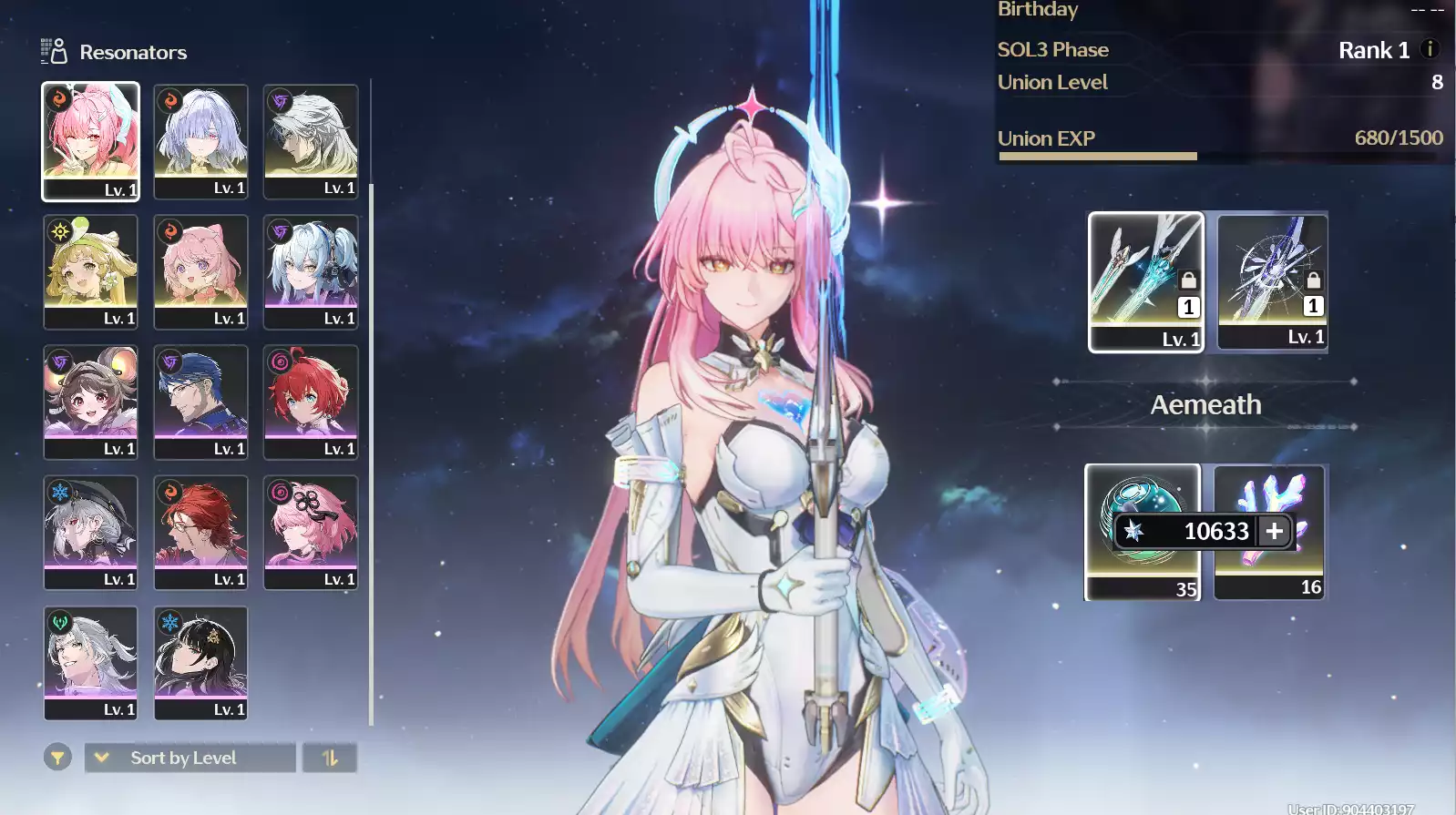Select the pink-haired resonator with cat ears
Image resolution: width=1456 pixels, height=815 pixels.
point(200,271)
